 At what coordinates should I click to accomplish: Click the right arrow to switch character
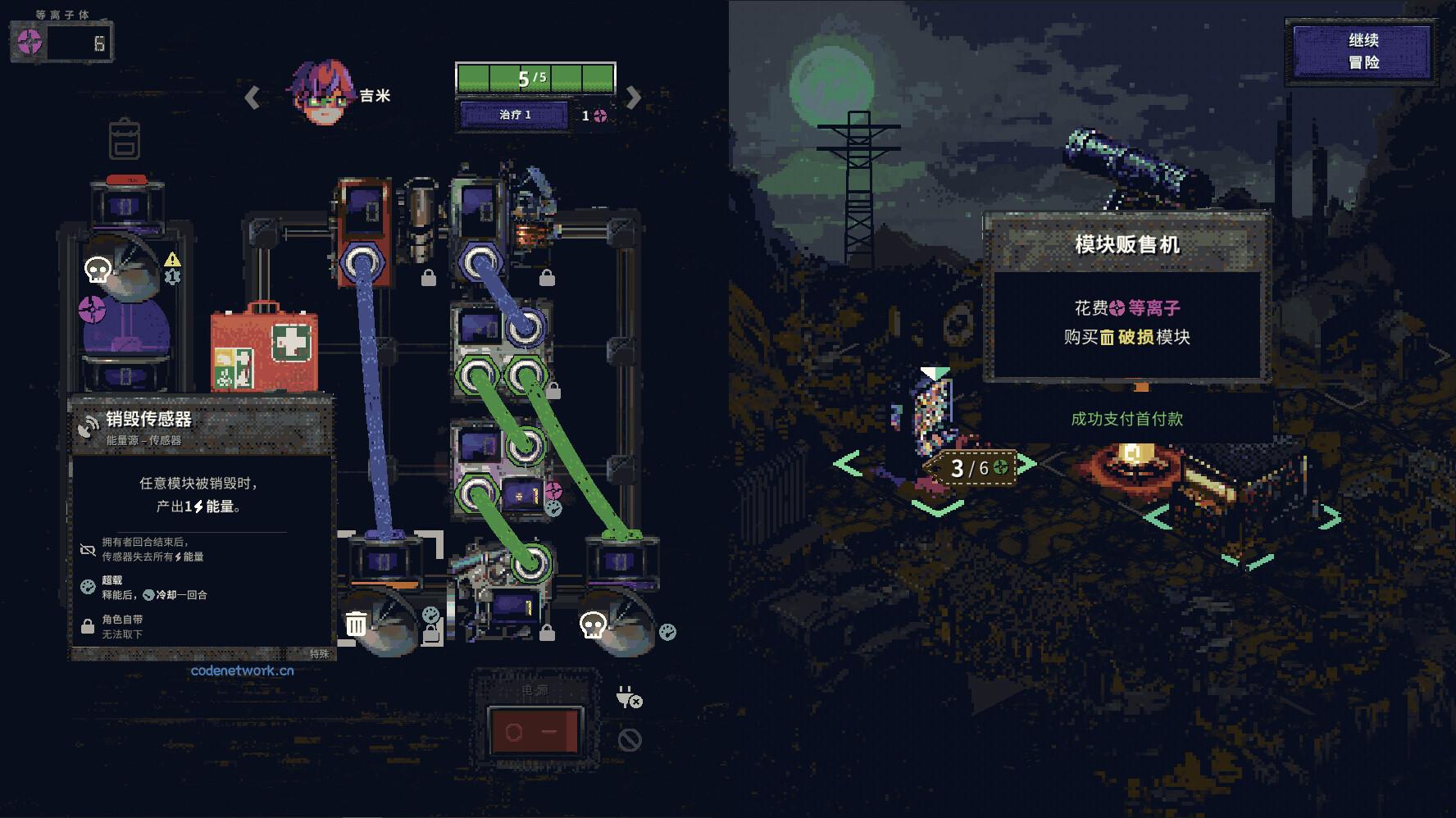[631, 96]
